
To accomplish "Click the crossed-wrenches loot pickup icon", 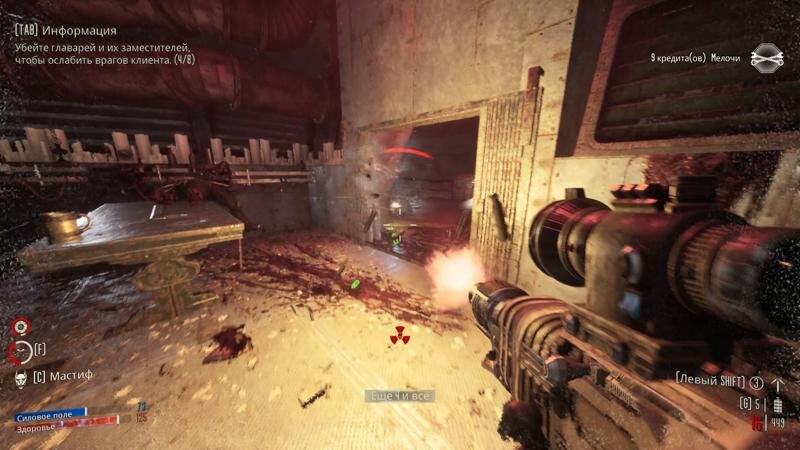I will pyautogui.click(x=767, y=58).
